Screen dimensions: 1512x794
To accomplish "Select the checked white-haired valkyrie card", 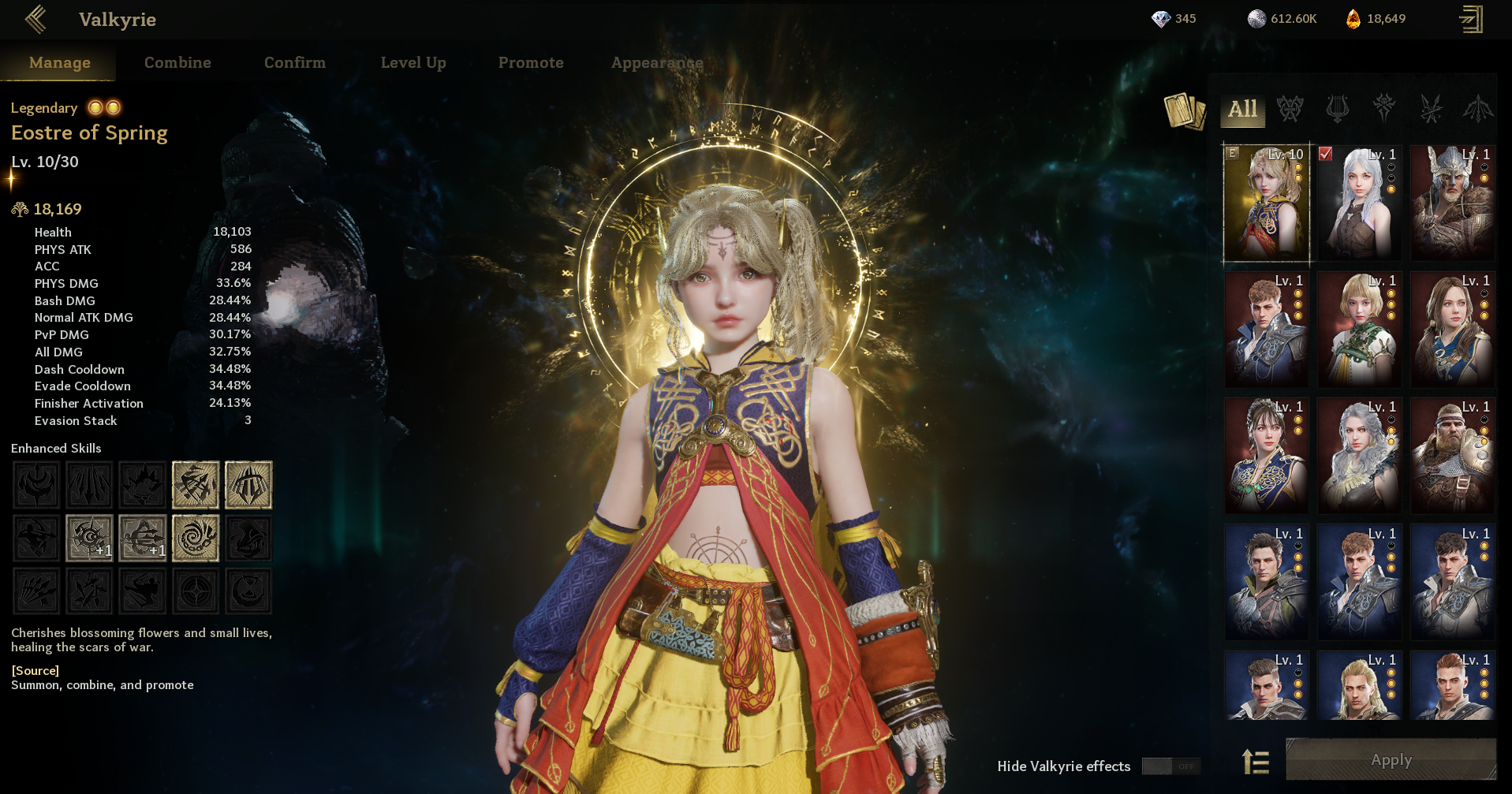I will [x=1359, y=203].
